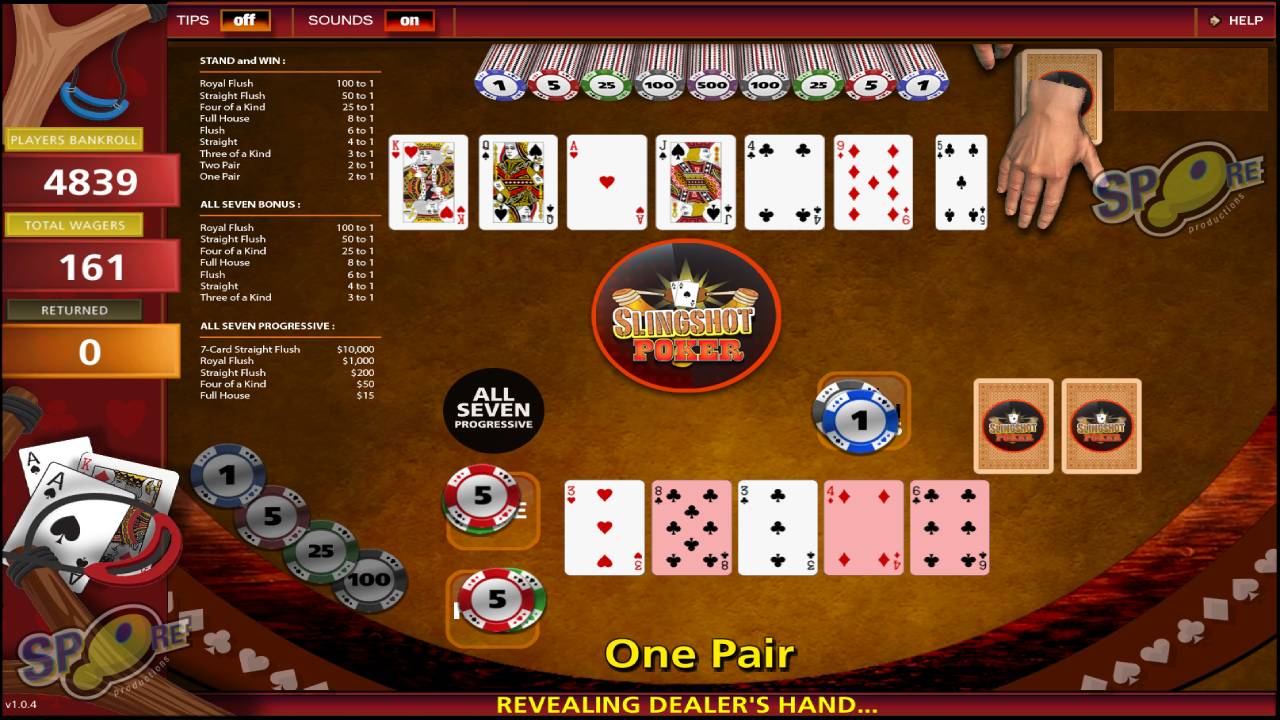
Task: Select the Ace of Hearts card
Action: coord(606,182)
